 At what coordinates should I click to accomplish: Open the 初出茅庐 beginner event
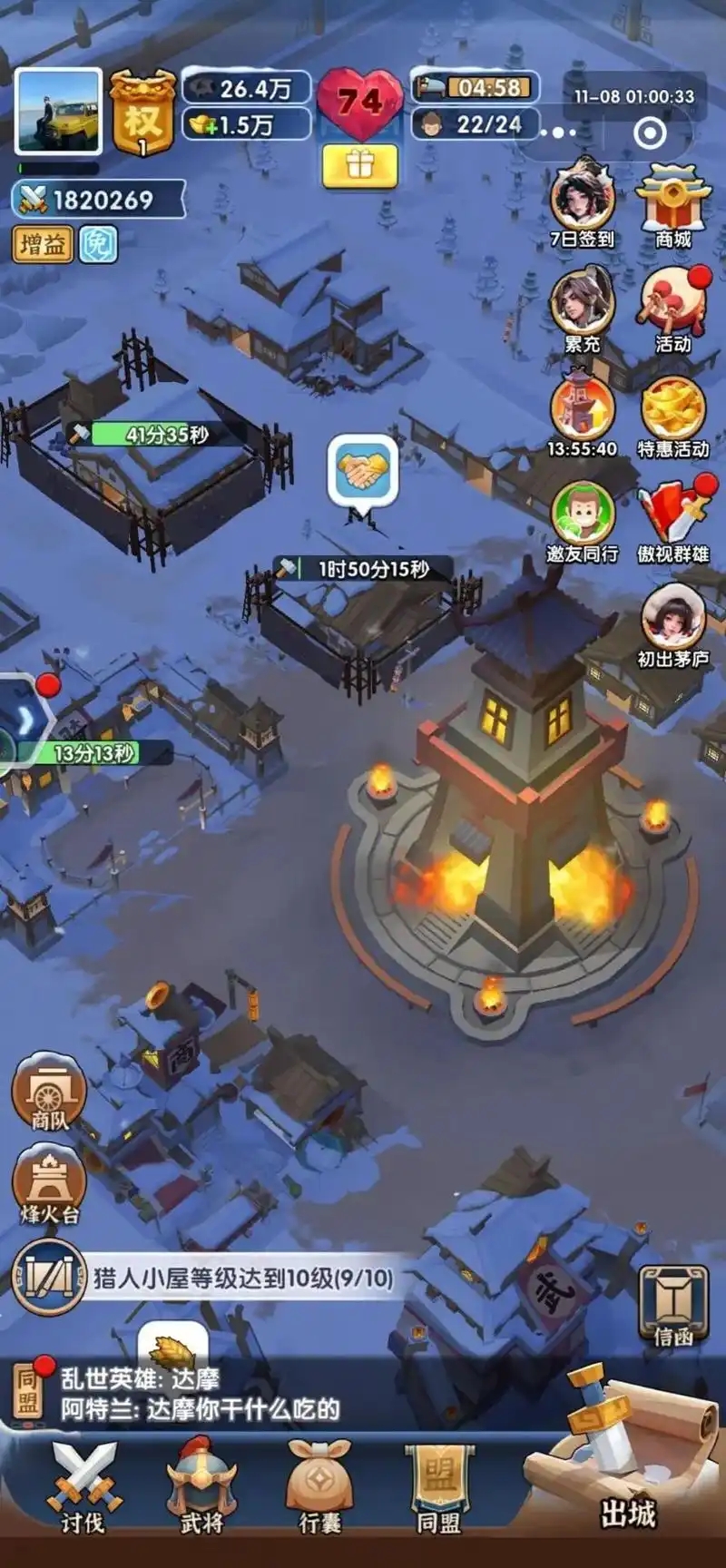point(672,622)
